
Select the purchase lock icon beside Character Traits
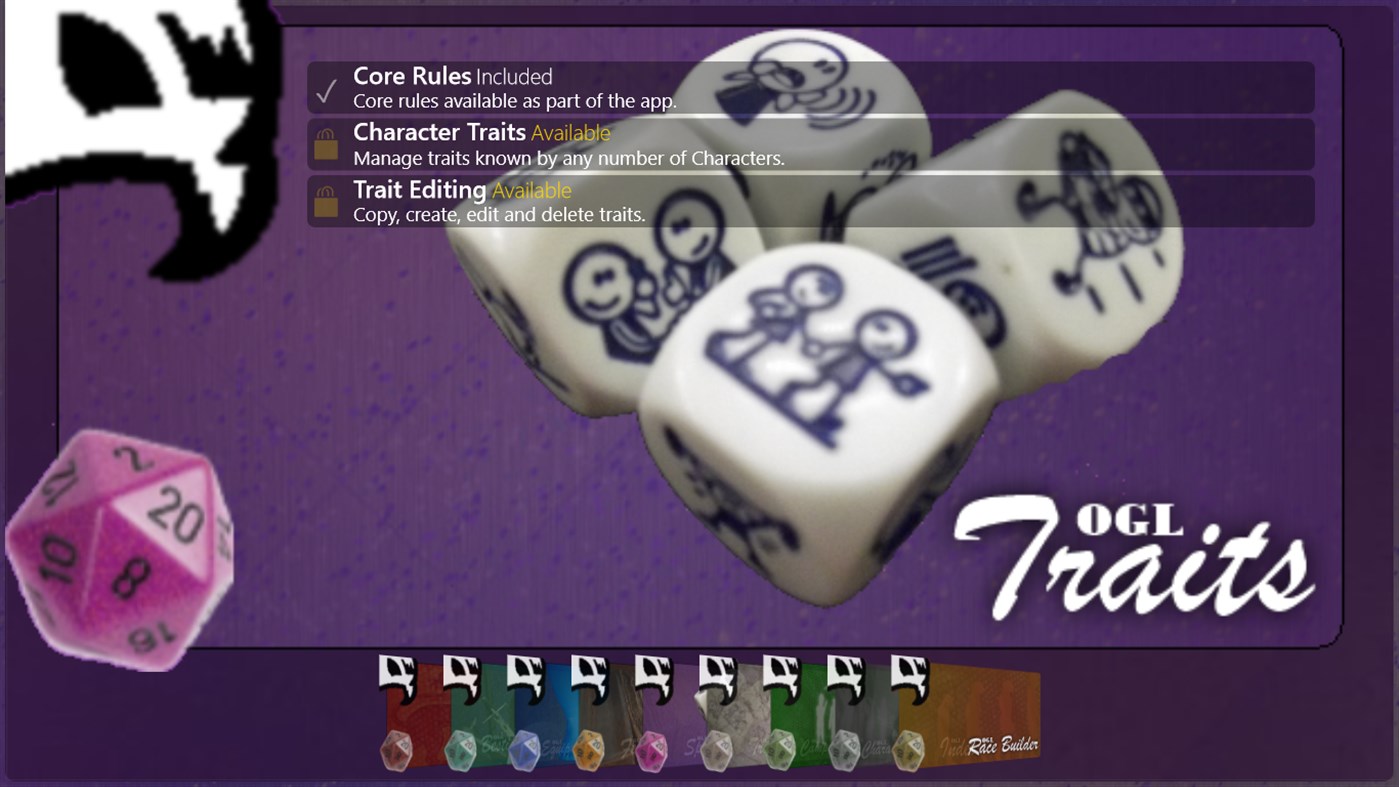324,144
